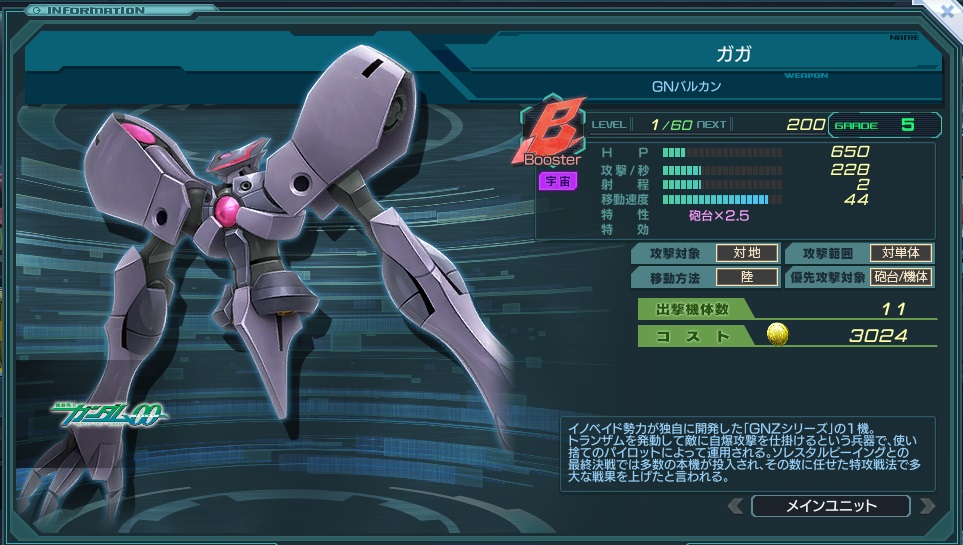Go to the next unit with right arrow
Screen dimensions: 963x545
(927, 505)
